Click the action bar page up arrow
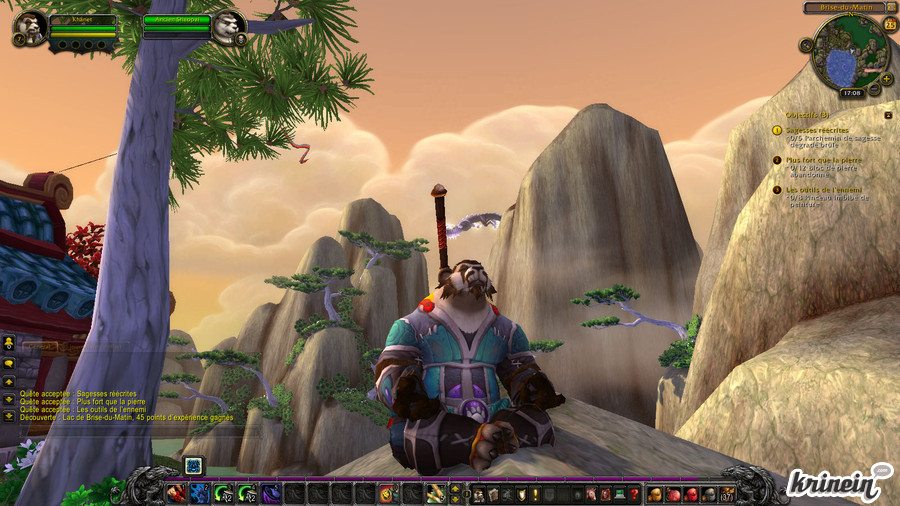The width and height of the screenshot is (900, 506). 456,488
